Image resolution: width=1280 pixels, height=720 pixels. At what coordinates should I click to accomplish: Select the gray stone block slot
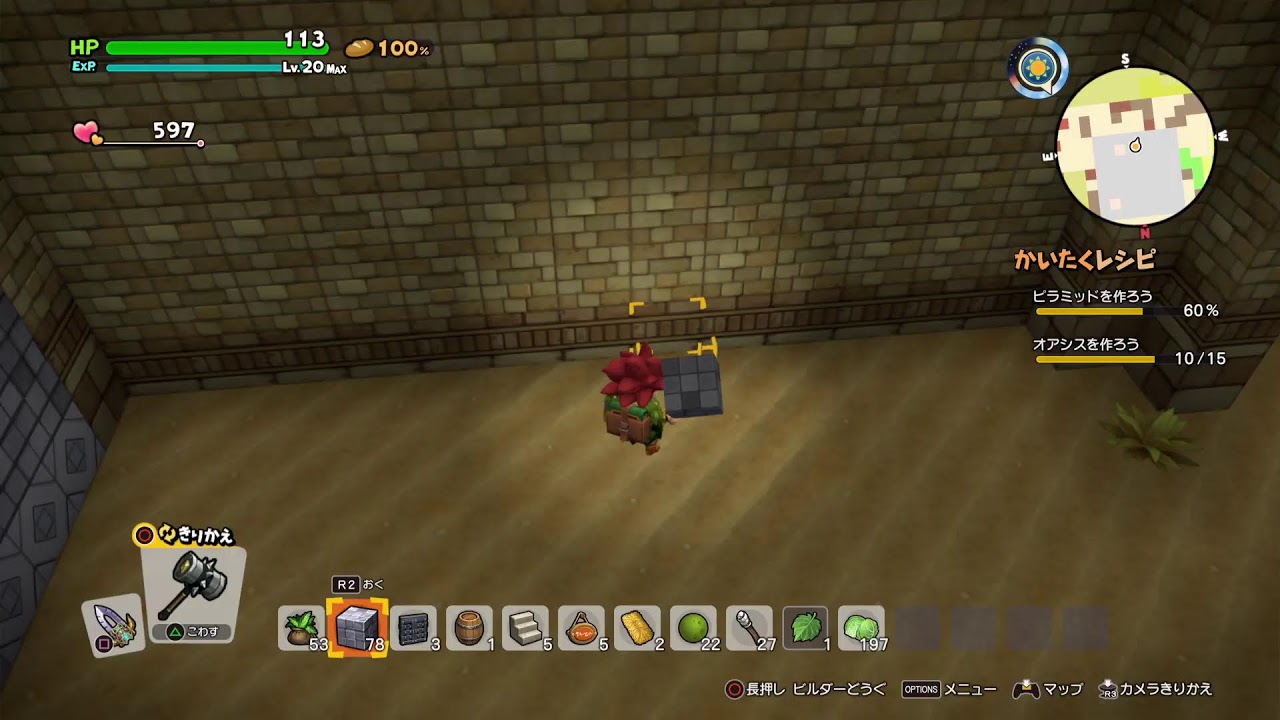[357, 627]
